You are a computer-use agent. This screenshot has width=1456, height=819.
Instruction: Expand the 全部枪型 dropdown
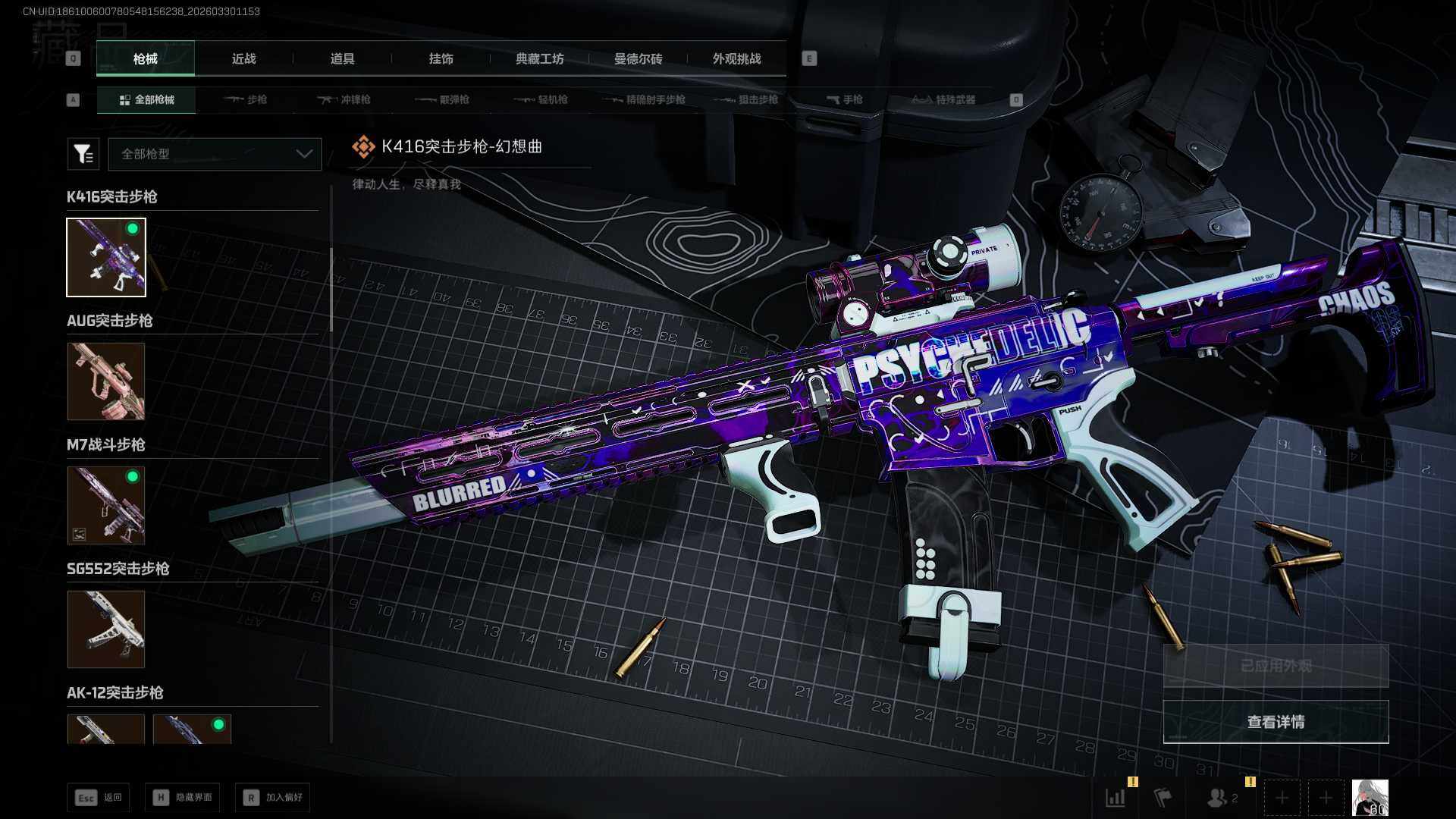click(x=215, y=154)
